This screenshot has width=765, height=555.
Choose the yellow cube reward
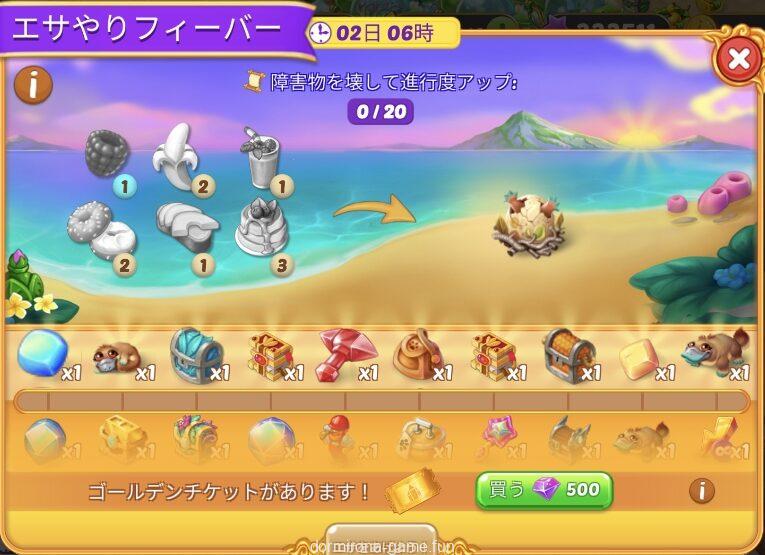pos(640,356)
